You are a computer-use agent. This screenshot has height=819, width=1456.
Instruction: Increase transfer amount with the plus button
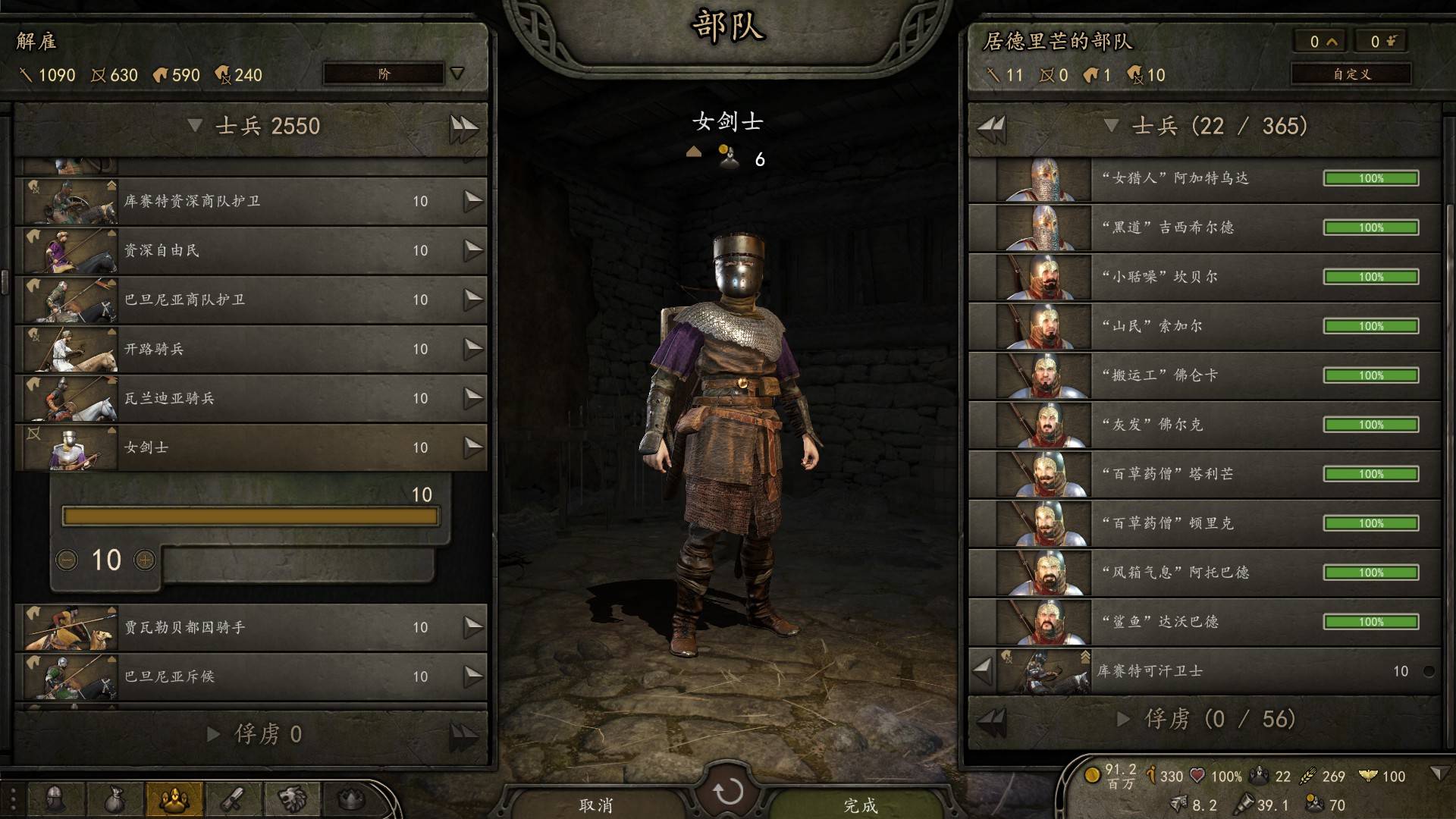coord(145,560)
